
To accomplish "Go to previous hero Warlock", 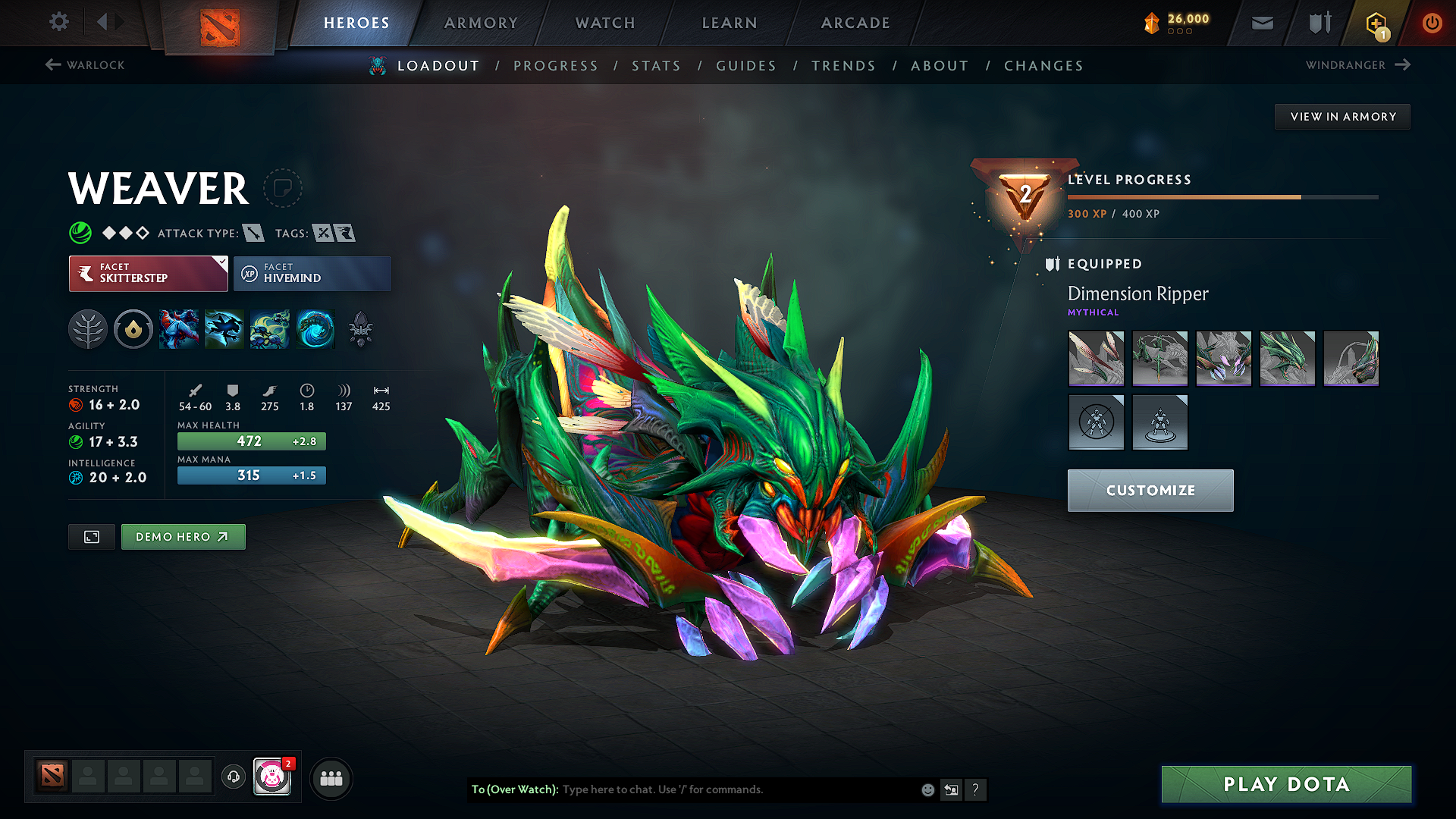I will [85, 65].
